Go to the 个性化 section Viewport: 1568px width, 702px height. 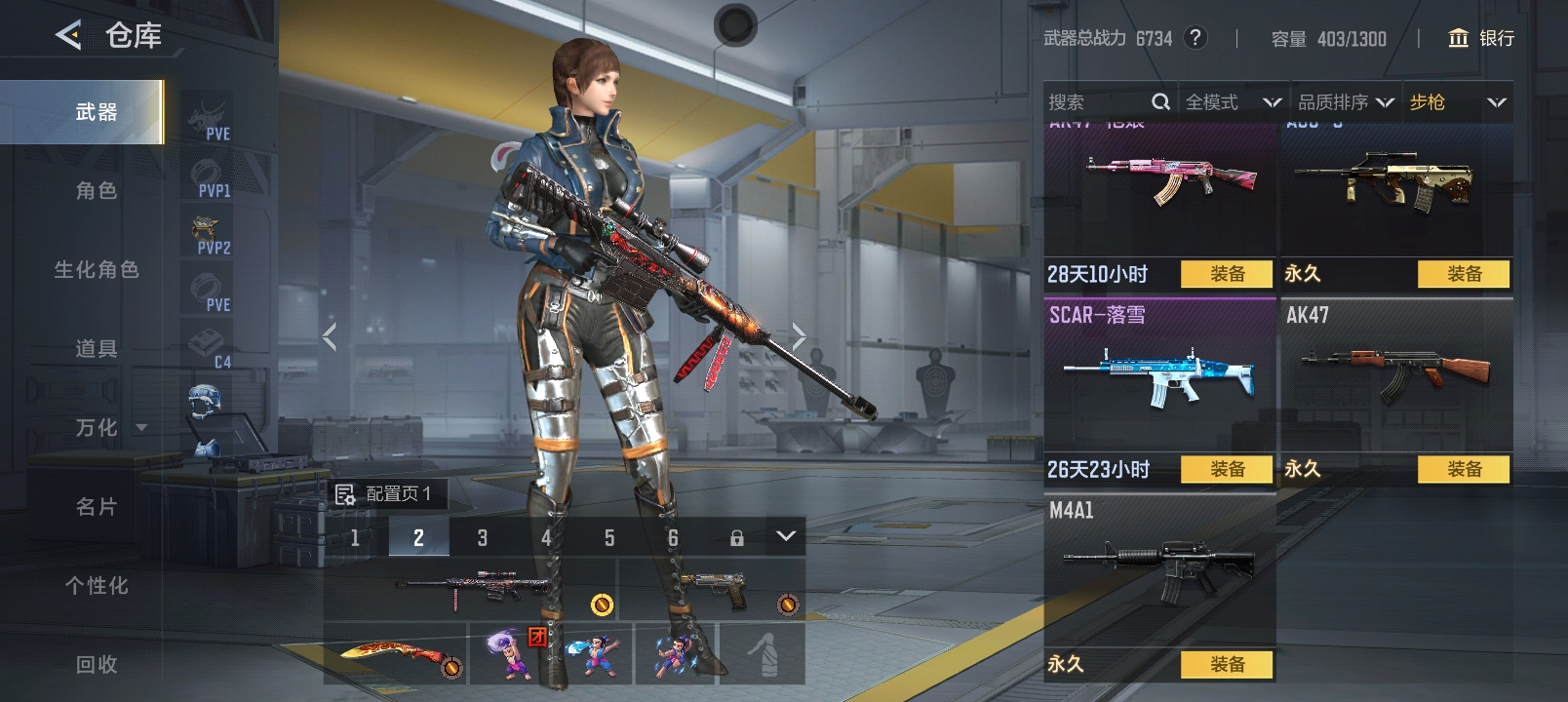(x=96, y=586)
